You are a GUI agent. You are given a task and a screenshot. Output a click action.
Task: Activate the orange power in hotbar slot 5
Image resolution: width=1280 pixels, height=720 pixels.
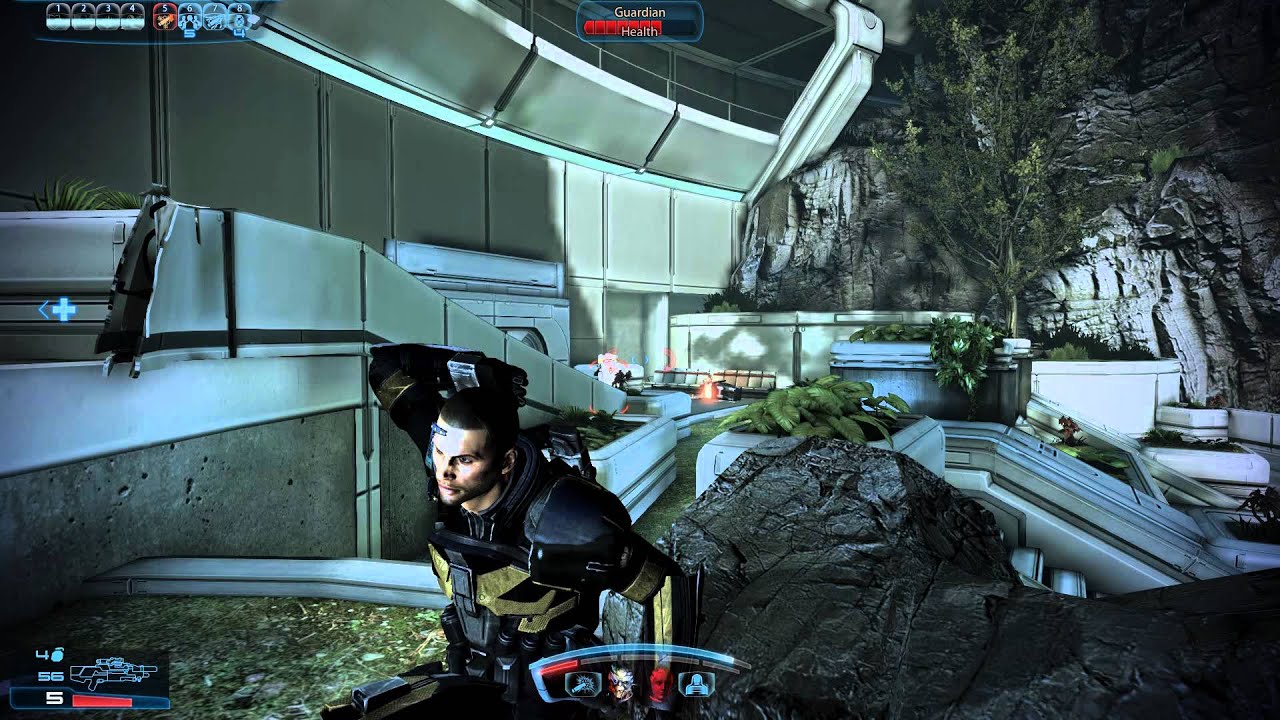pyautogui.click(x=164, y=17)
